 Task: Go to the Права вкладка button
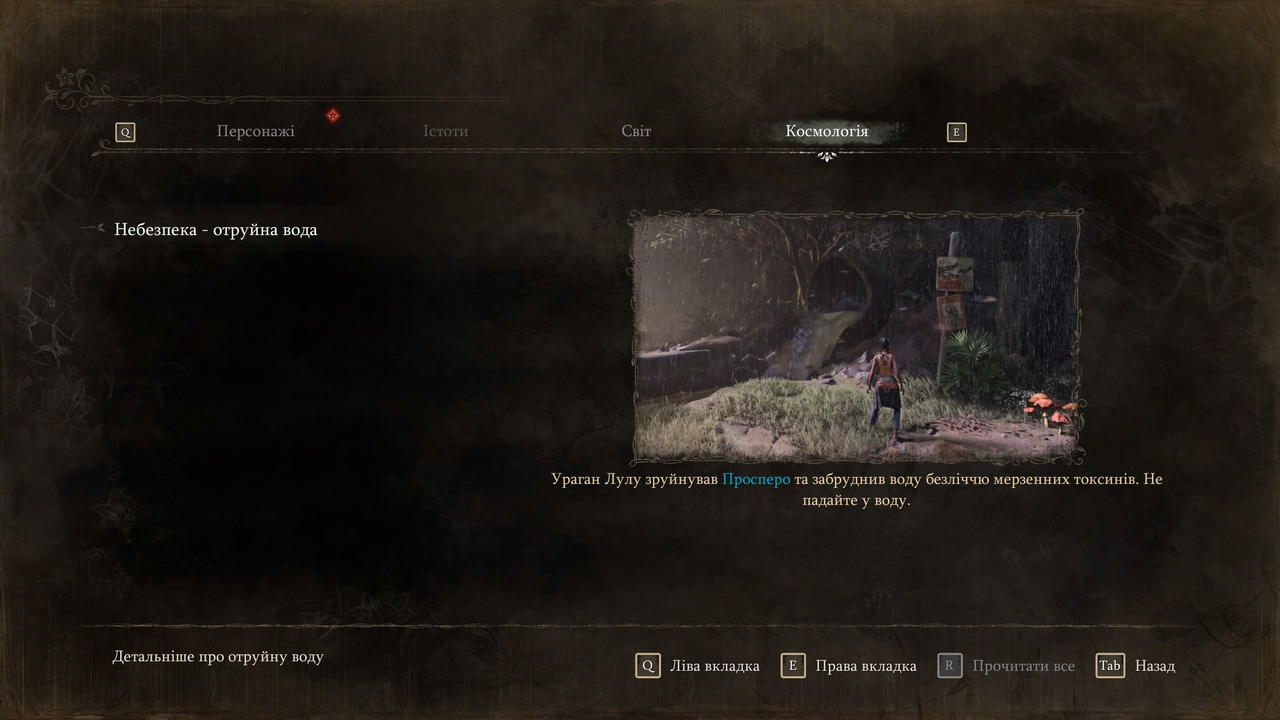849,666
